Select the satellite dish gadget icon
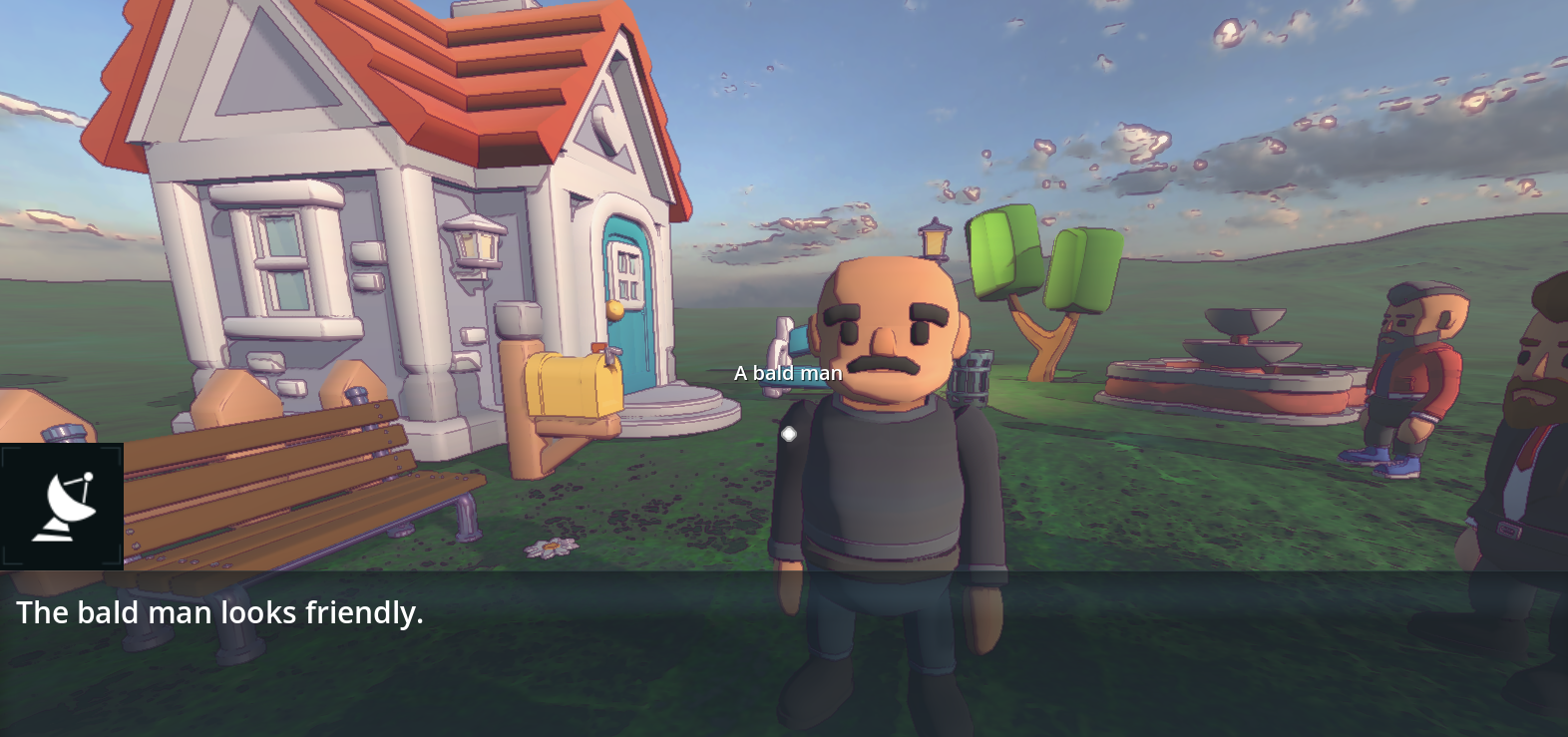This screenshot has height=737, width=1568. coord(62,507)
